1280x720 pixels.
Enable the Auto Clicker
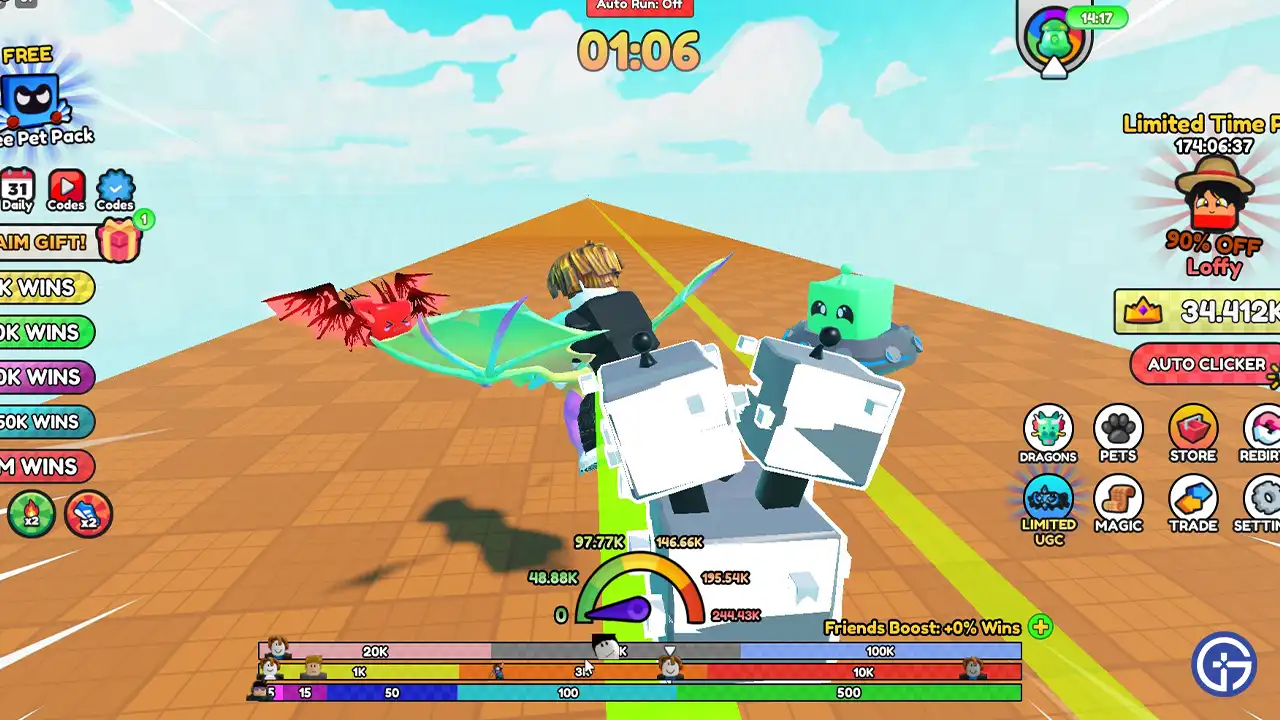[x=1205, y=365]
